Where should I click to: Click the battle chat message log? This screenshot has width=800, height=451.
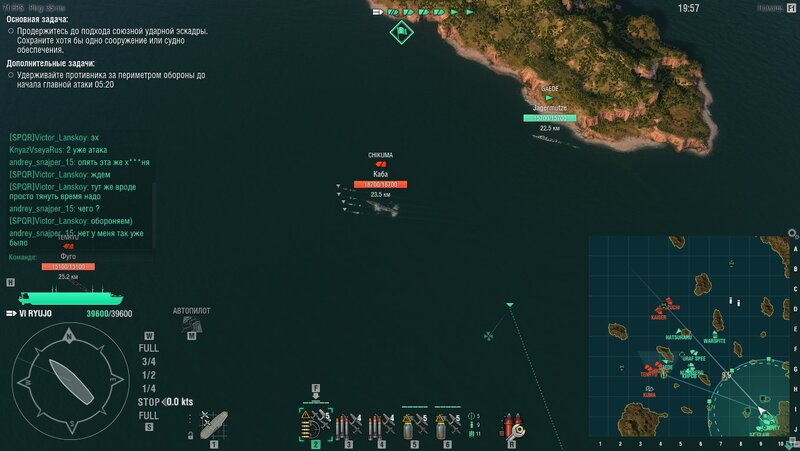(x=80, y=190)
